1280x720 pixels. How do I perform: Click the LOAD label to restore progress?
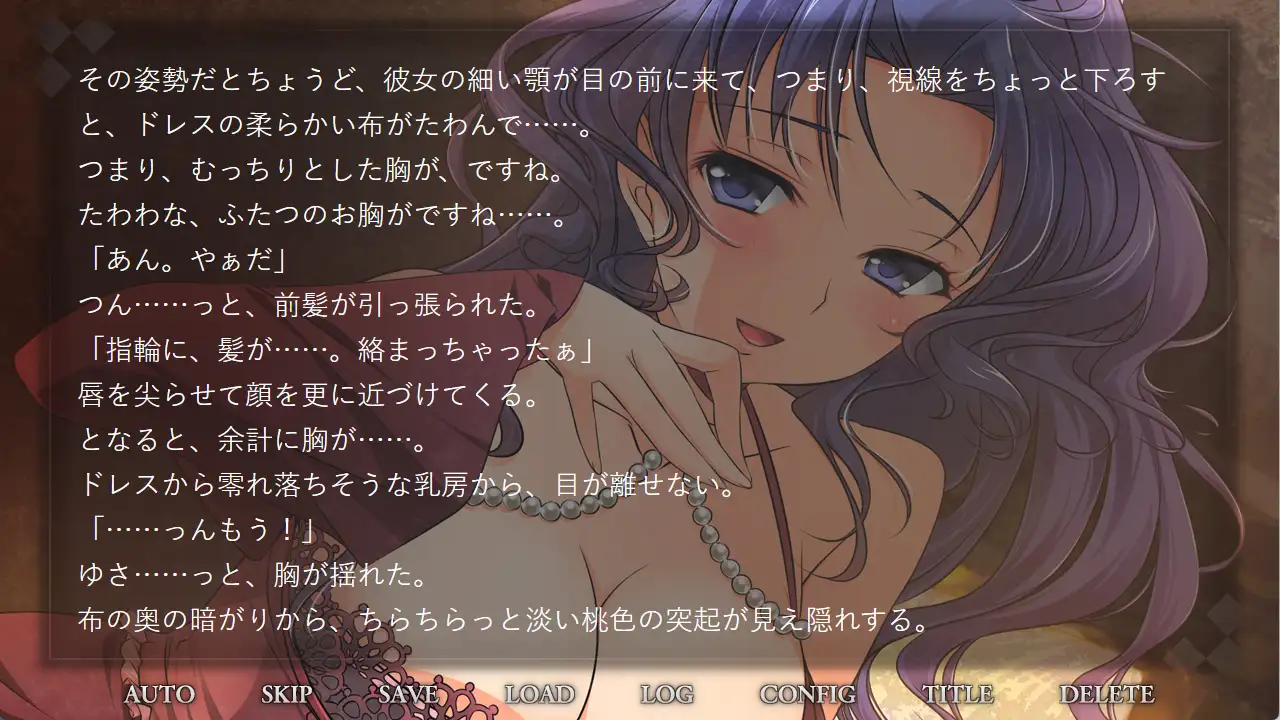539,692
